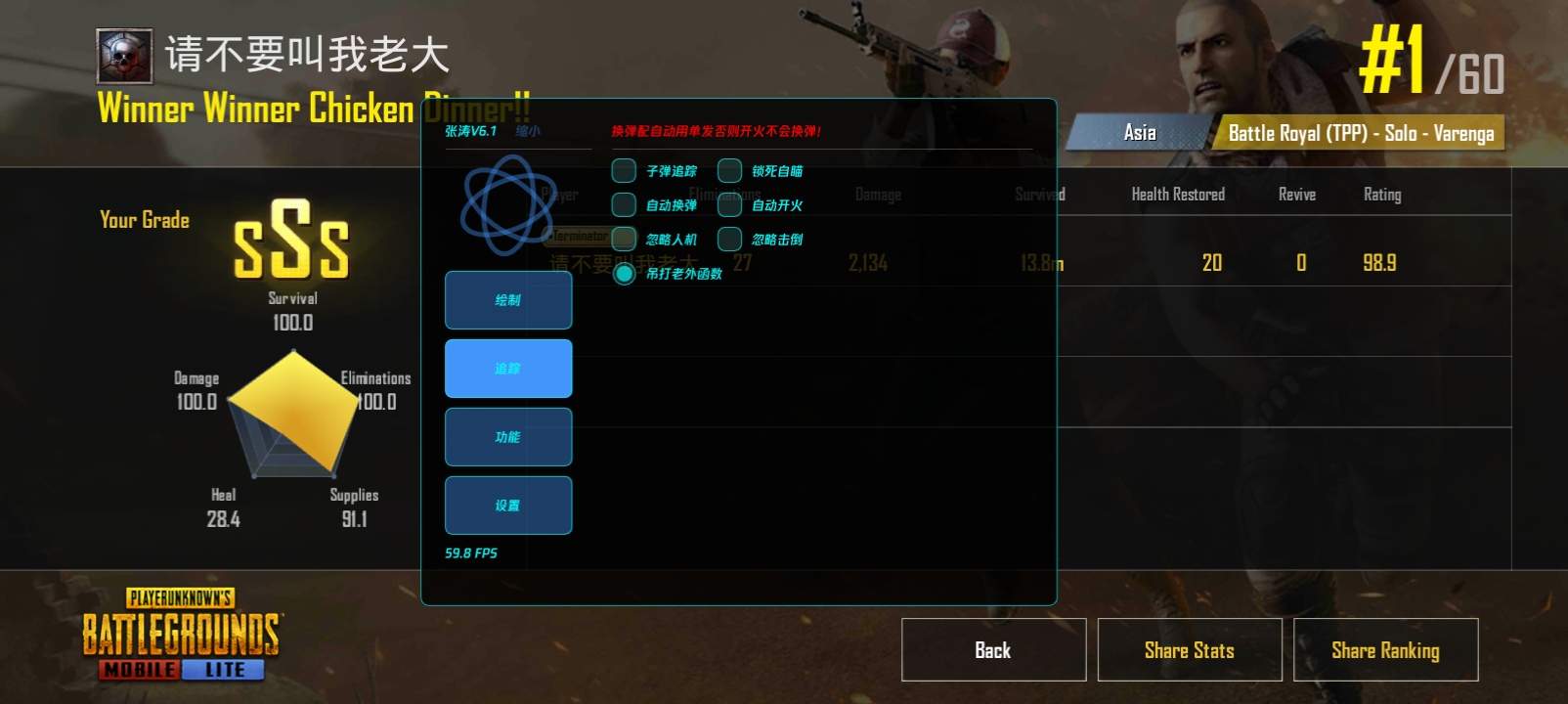This screenshot has width=1568, height=704.
Task: Switch to the overlay's 设置 tab
Action: click(508, 506)
